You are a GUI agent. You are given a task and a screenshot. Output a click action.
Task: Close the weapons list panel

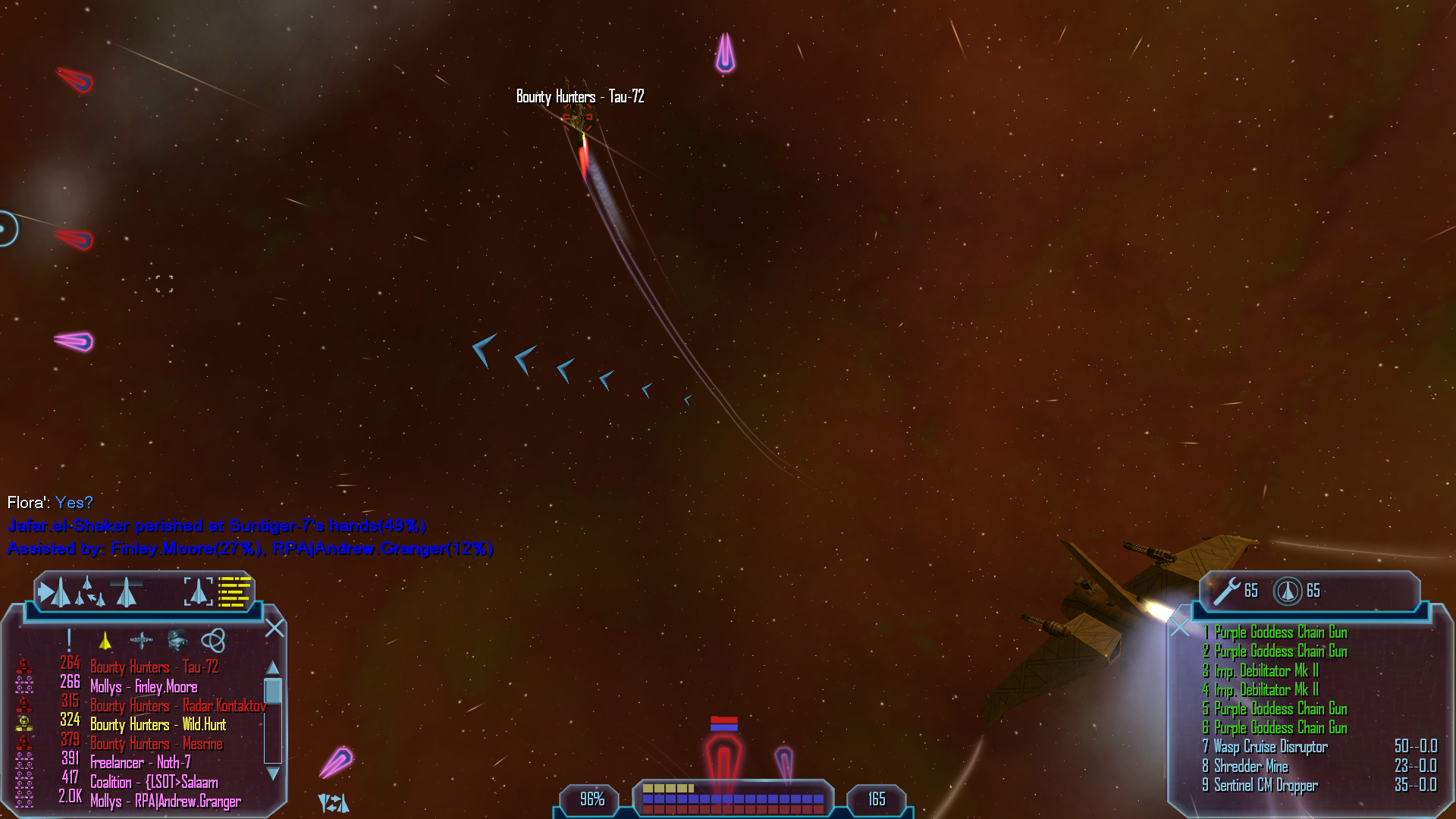point(1179,627)
